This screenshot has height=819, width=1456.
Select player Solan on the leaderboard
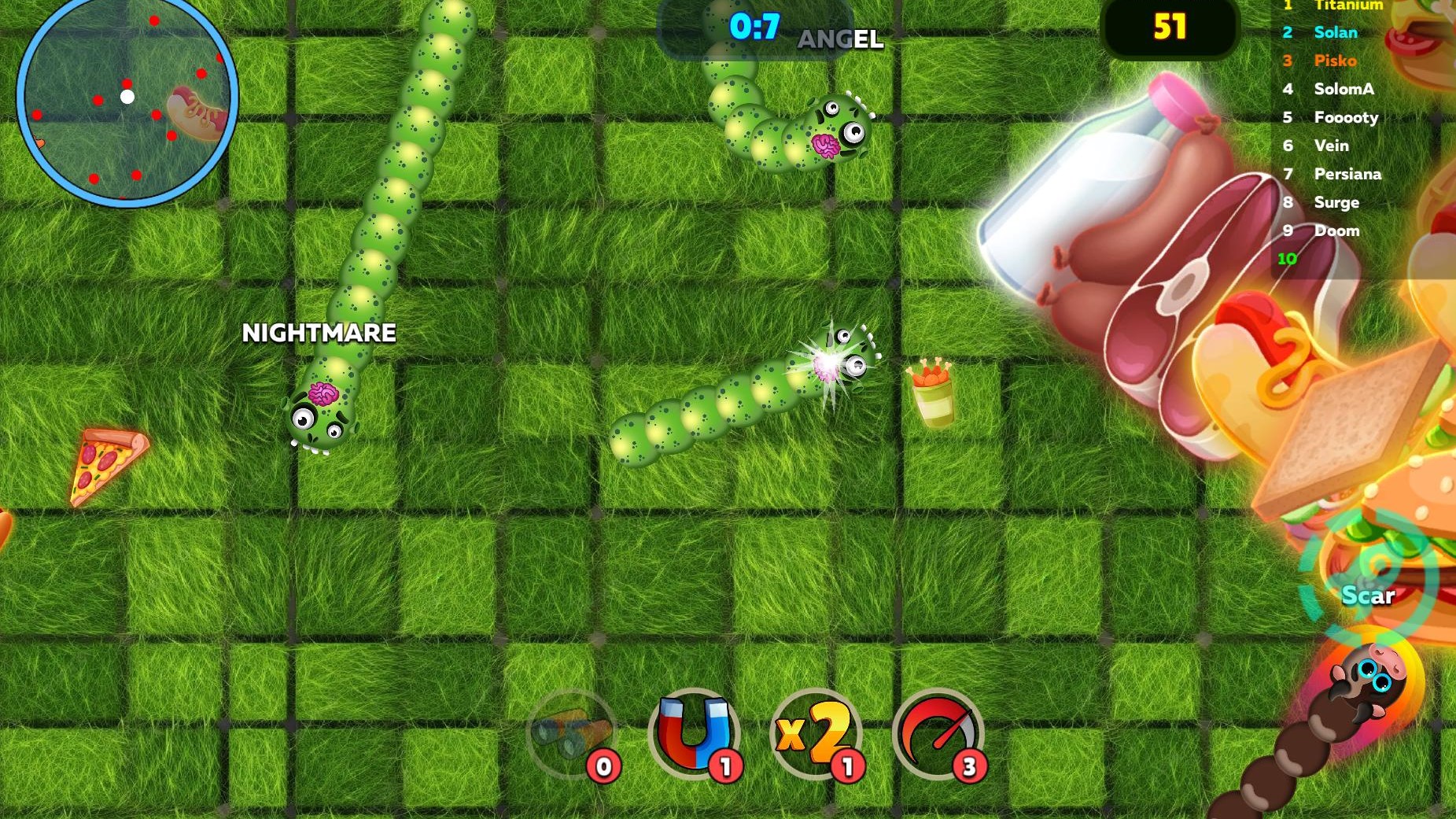click(1335, 32)
